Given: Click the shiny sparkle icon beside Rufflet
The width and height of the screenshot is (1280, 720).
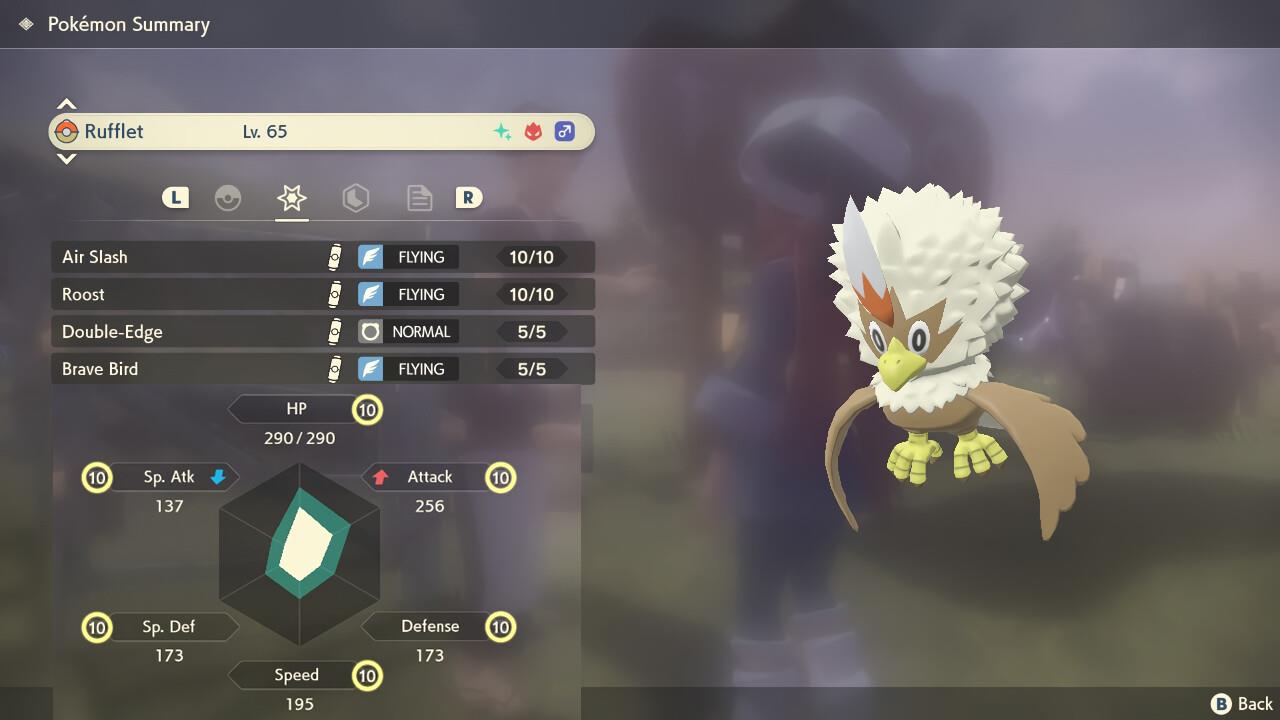Looking at the screenshot, I should pyautogui.click(x=503, y=131).
